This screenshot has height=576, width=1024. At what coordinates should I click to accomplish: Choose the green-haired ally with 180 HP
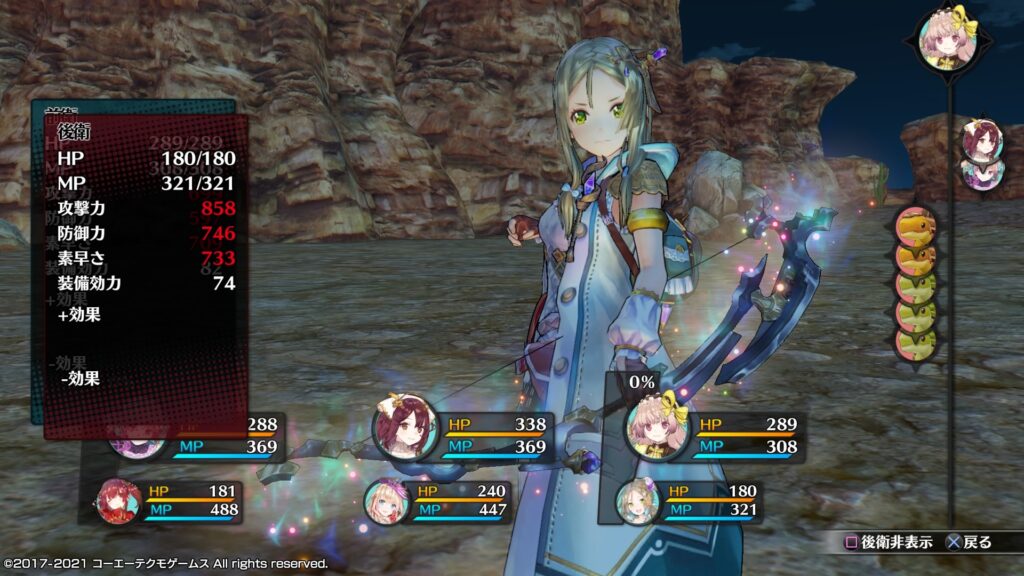click(688, 500)
